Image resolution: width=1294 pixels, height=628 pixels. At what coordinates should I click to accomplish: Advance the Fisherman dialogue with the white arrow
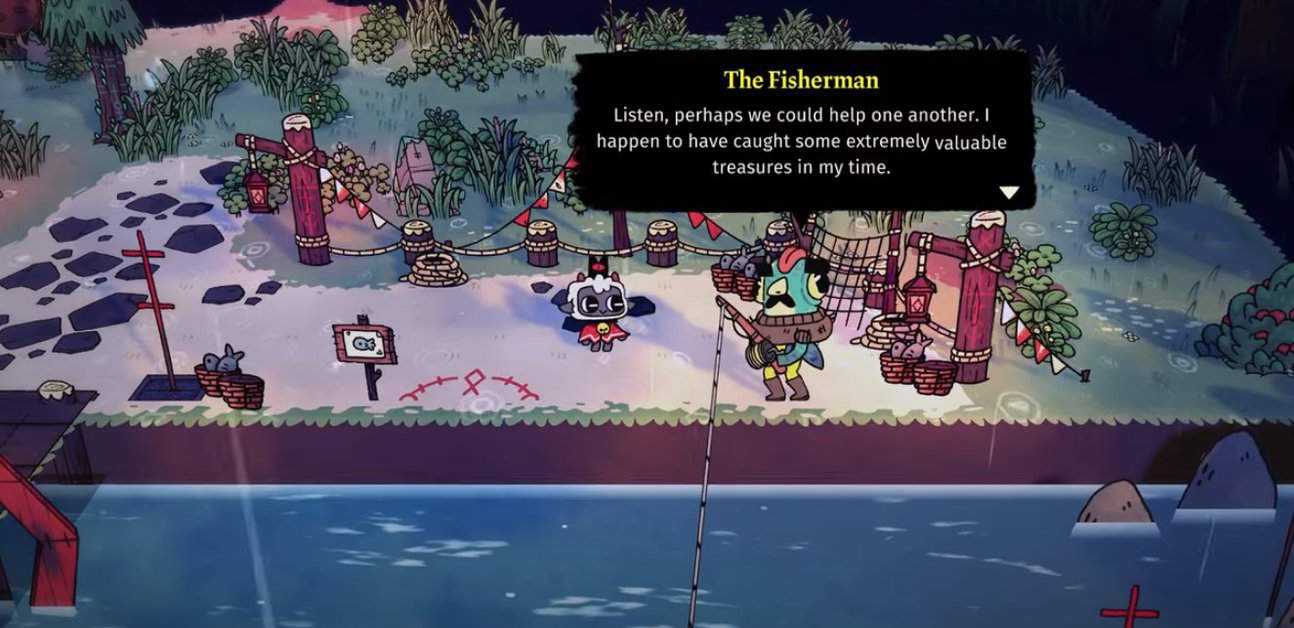(1009, 193)
